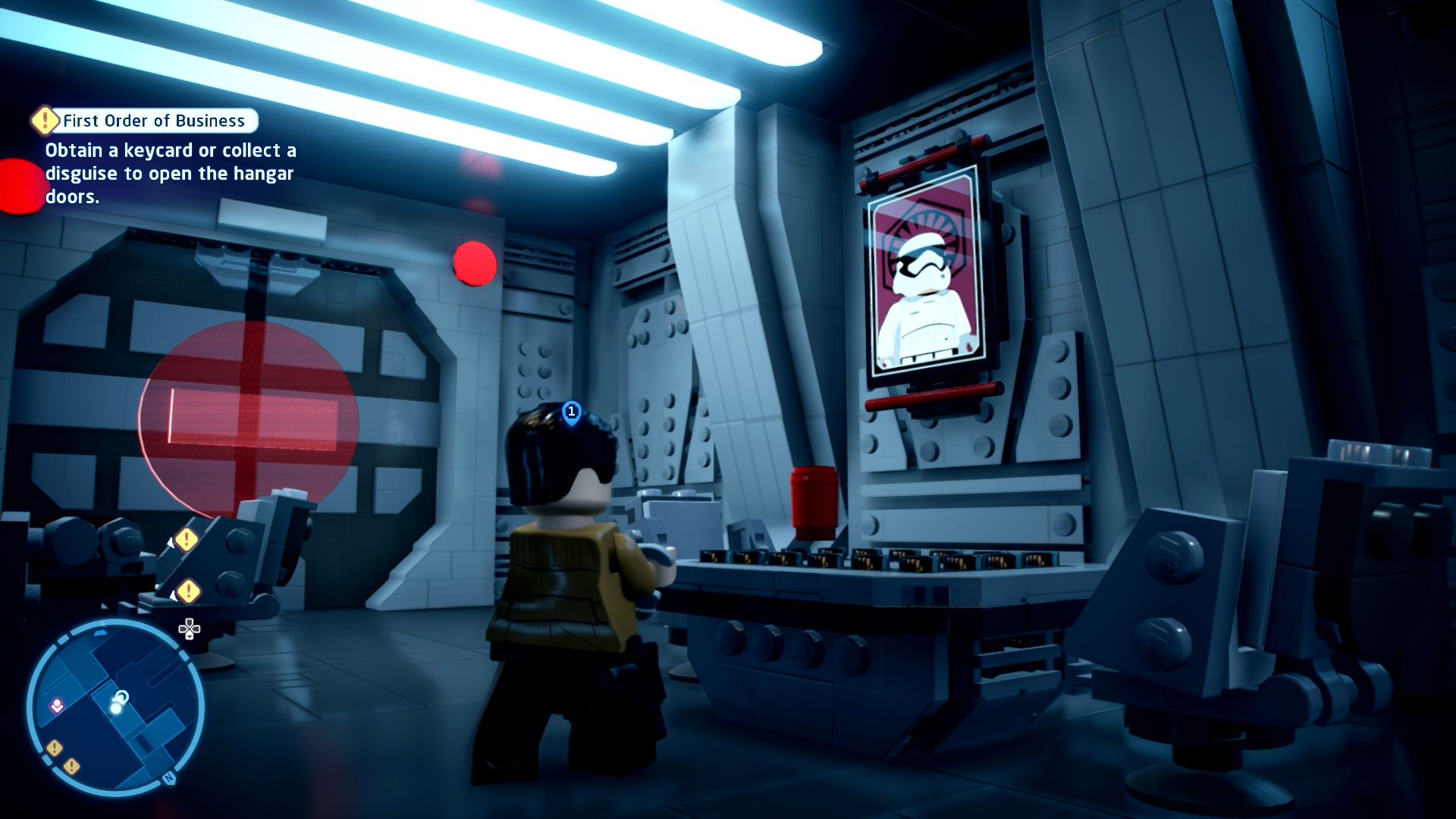
Task: Select the First Order of Business quest tracker
Action: [154, 121]
